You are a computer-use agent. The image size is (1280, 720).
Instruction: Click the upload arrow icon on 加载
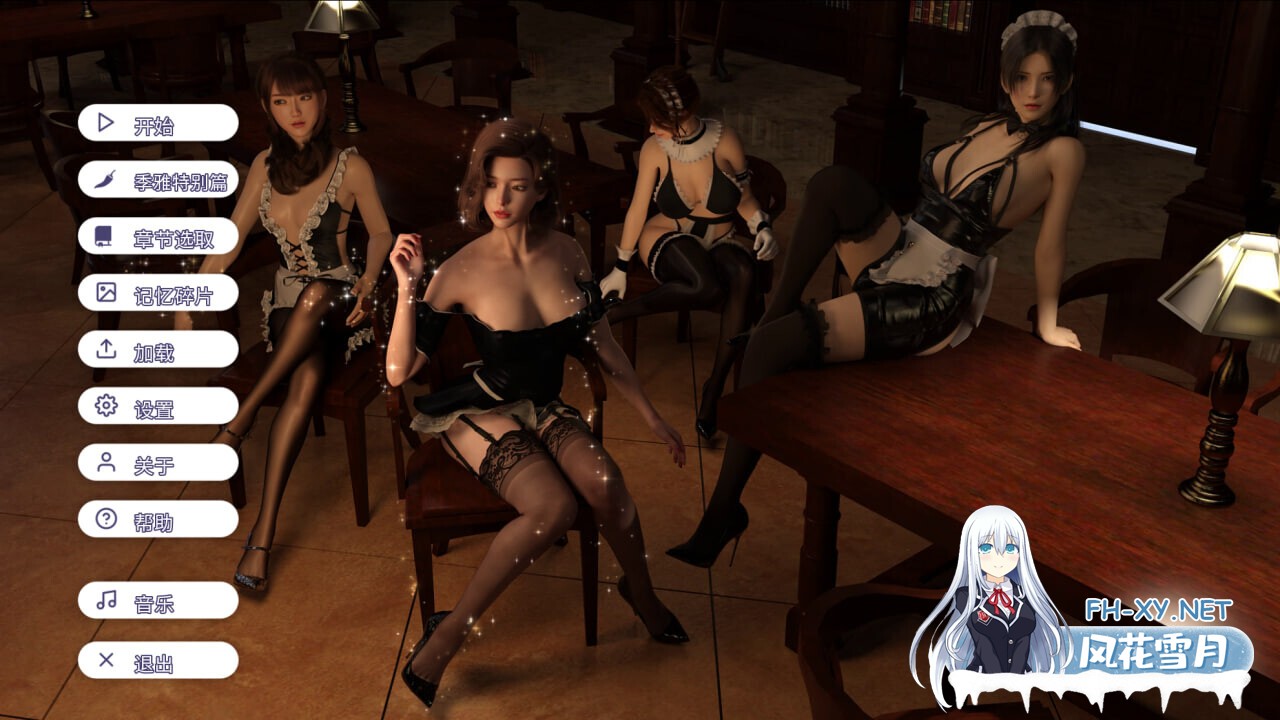[x=104, y=350]
